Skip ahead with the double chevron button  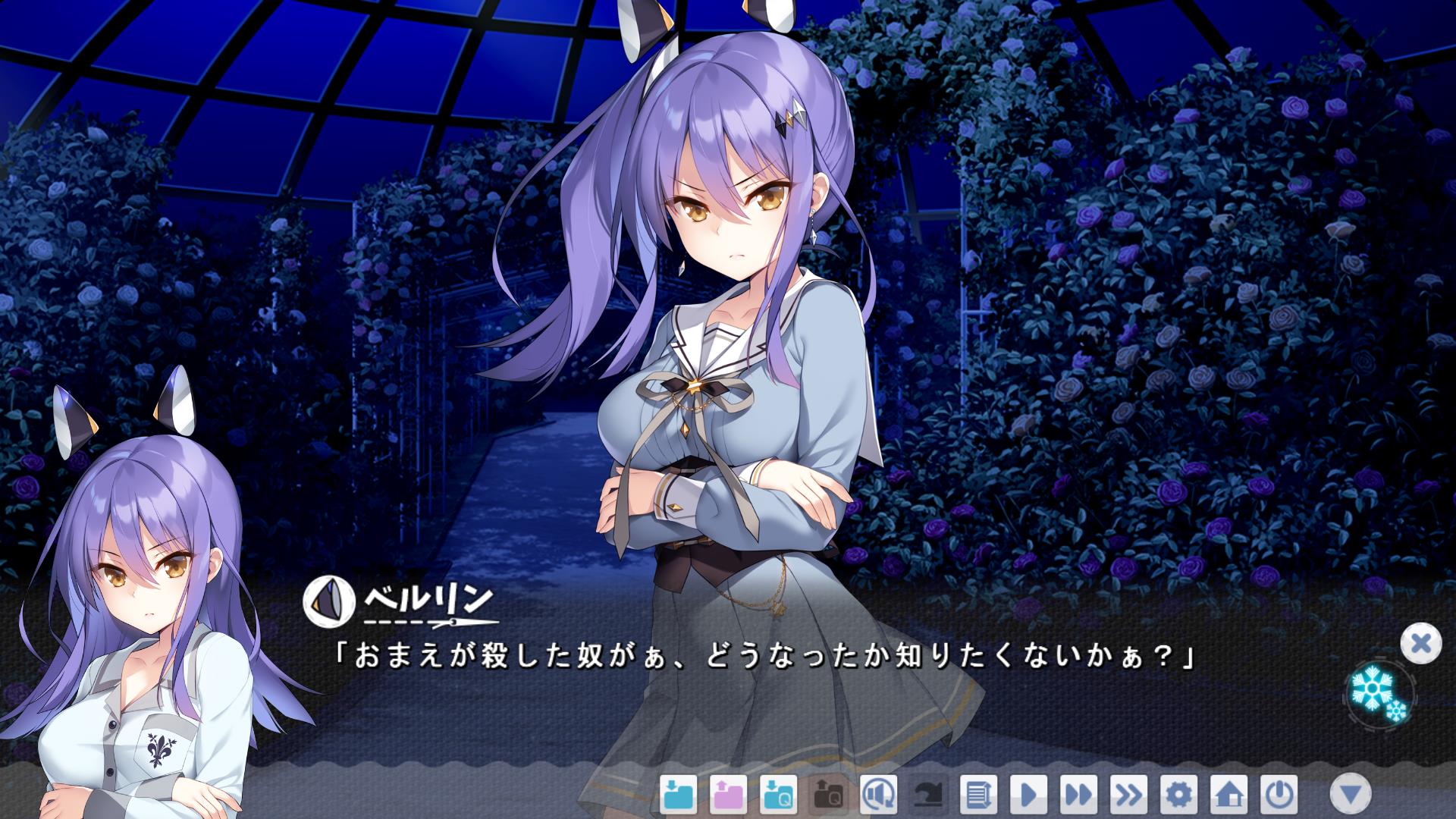coord(1128,795)
